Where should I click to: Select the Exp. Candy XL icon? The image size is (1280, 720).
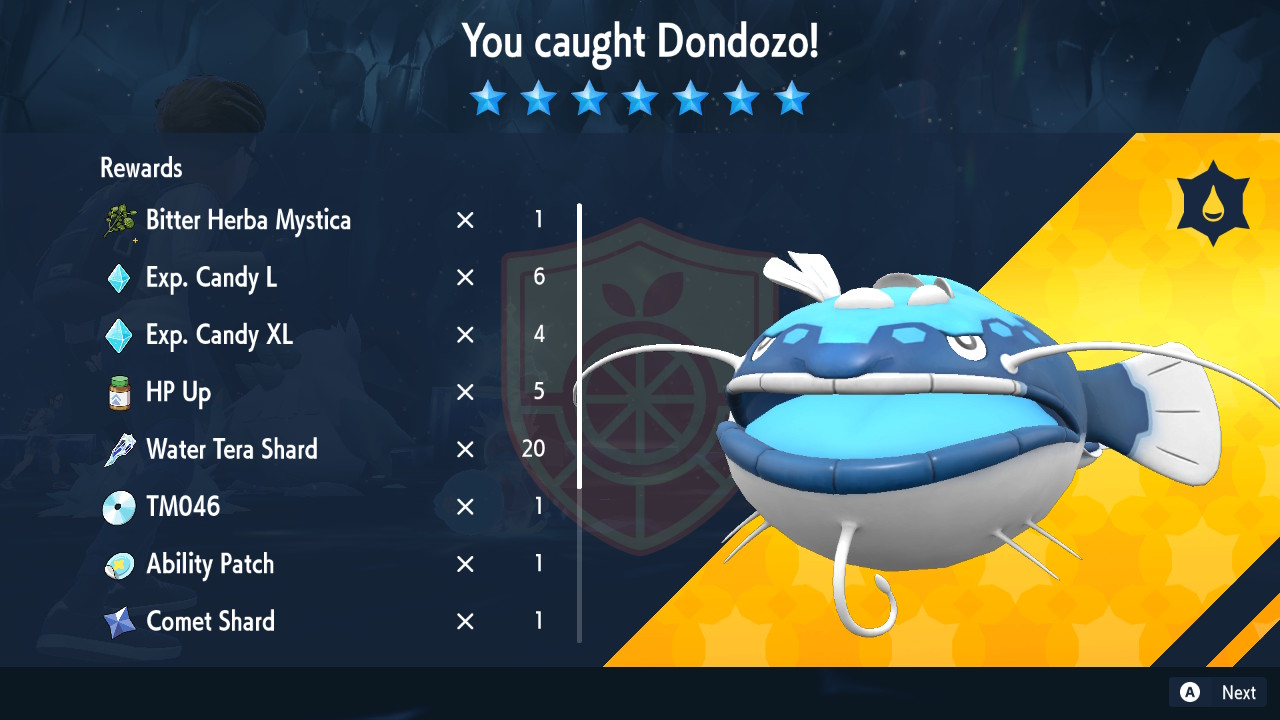pos(119,335)
